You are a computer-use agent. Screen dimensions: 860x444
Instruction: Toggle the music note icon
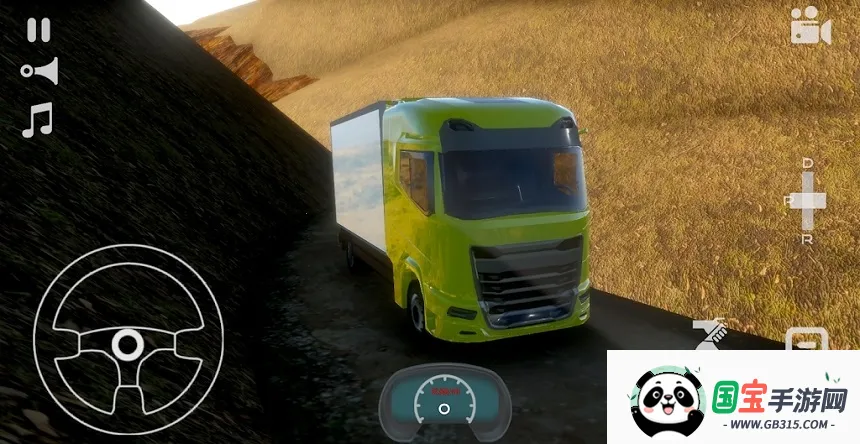coord(37,120)
